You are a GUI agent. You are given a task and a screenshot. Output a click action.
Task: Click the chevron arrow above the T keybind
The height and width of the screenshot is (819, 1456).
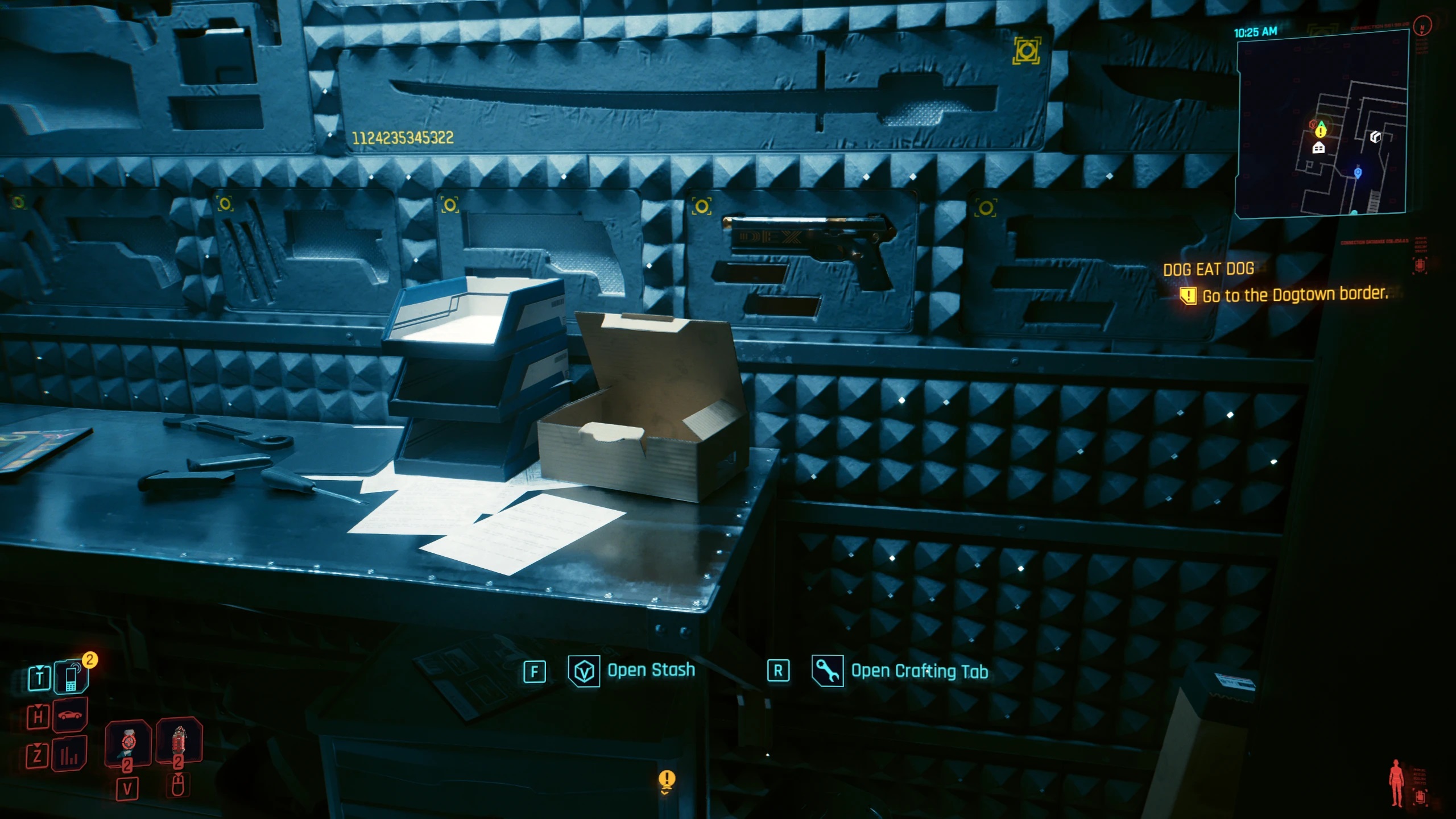(x=39, y=668)
